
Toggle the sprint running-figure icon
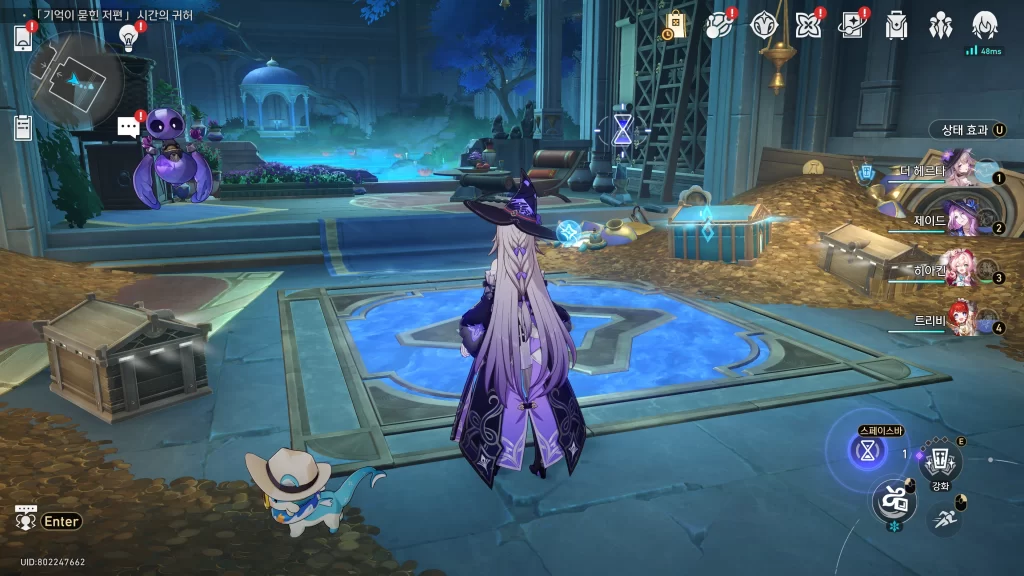pyautogui.click(x=944, y=517)
